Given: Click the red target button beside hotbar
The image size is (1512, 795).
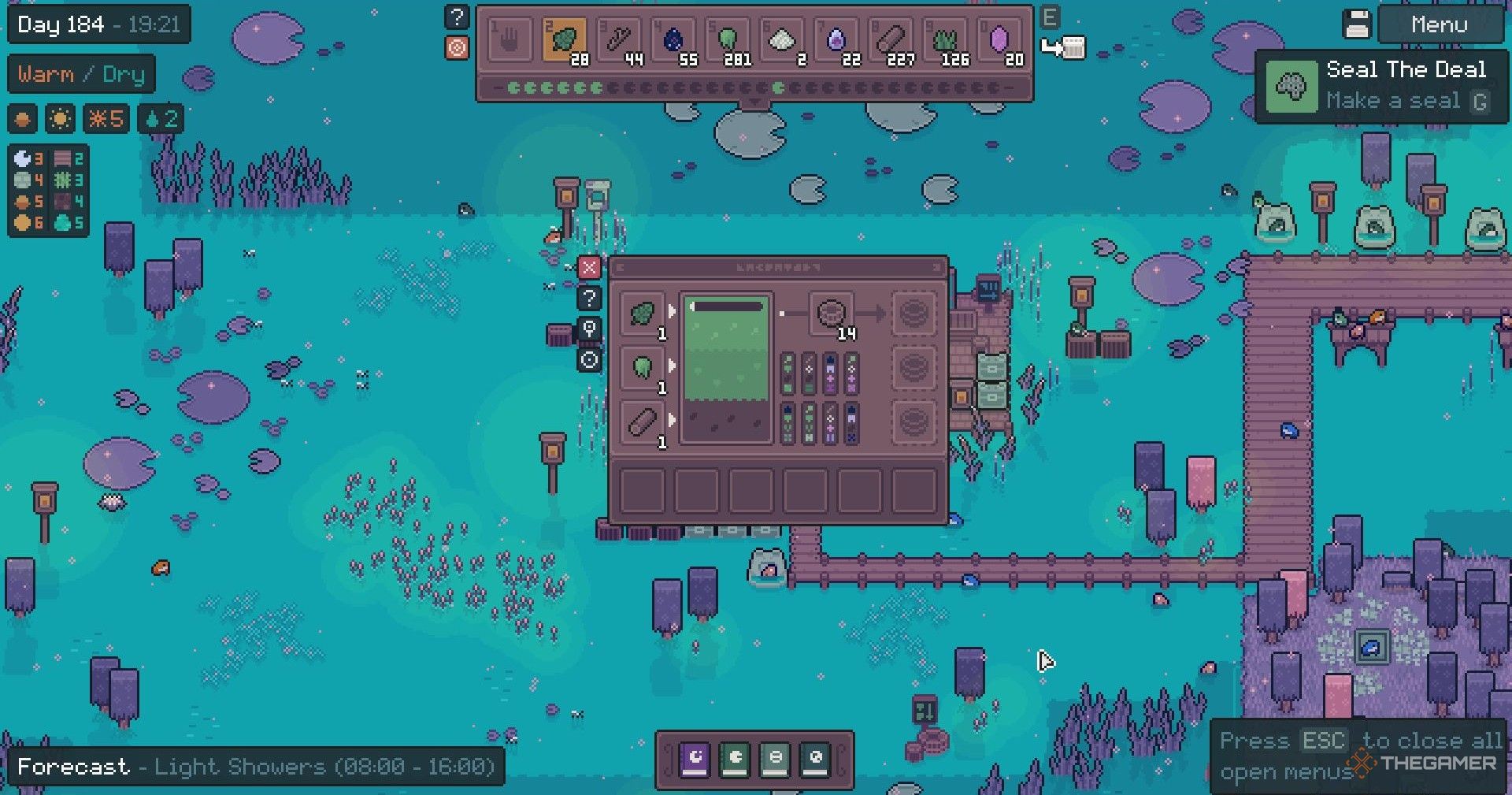Looking at the screenshot, I should click(457, 47).
